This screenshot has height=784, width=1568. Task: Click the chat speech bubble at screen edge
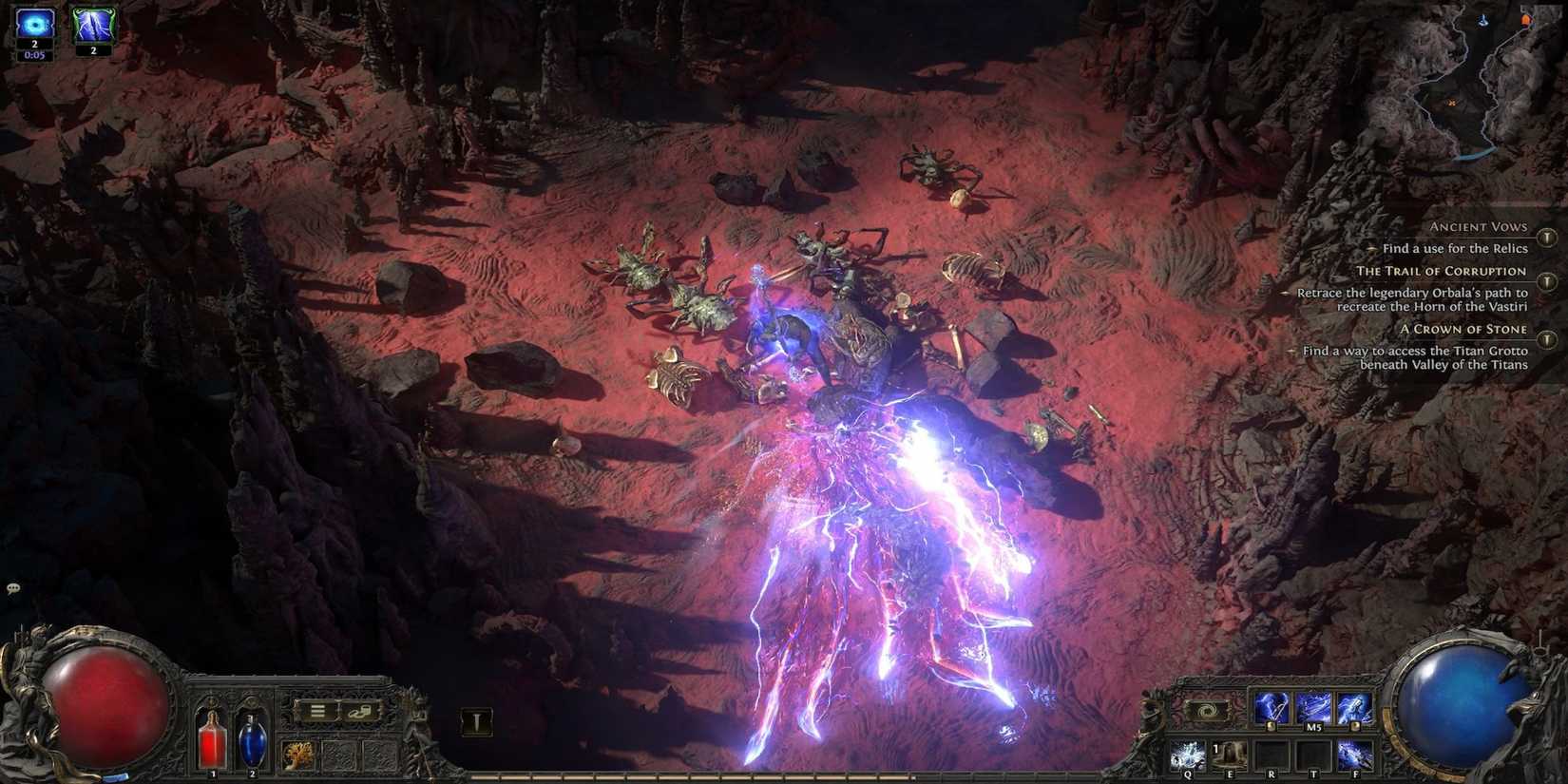[x=12, y=589]
